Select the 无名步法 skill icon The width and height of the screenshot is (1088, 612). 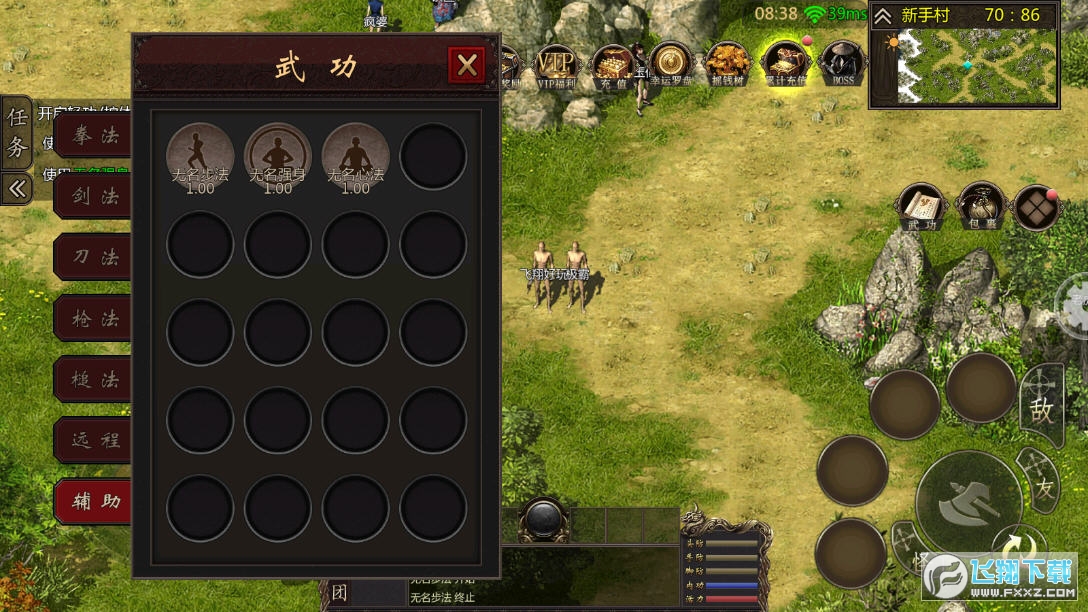point(200,156)
